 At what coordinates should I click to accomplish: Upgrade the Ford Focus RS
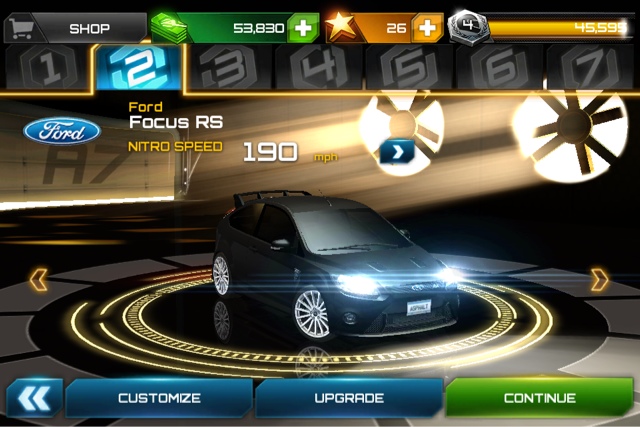[x=349, y=398]
